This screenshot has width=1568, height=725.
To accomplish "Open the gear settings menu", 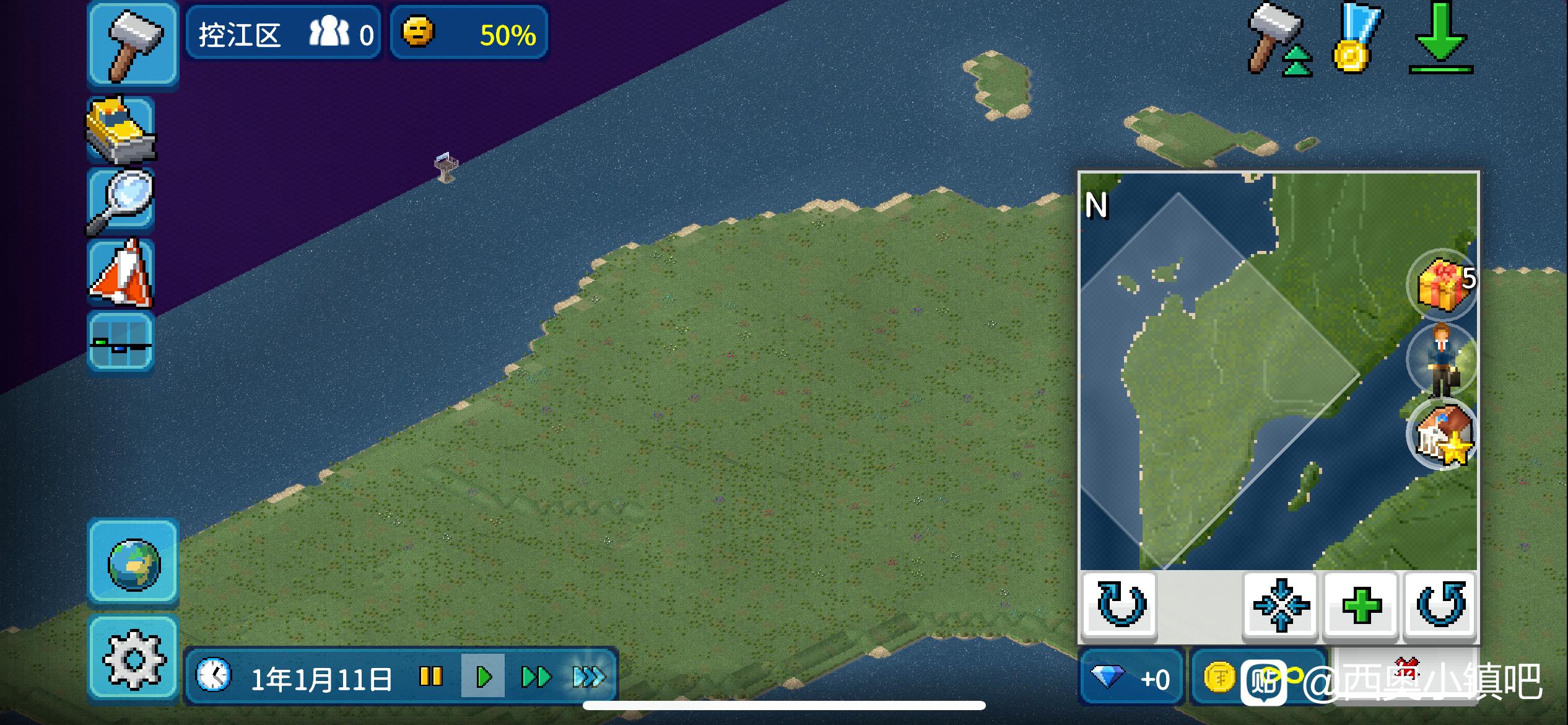I will 133,658.
